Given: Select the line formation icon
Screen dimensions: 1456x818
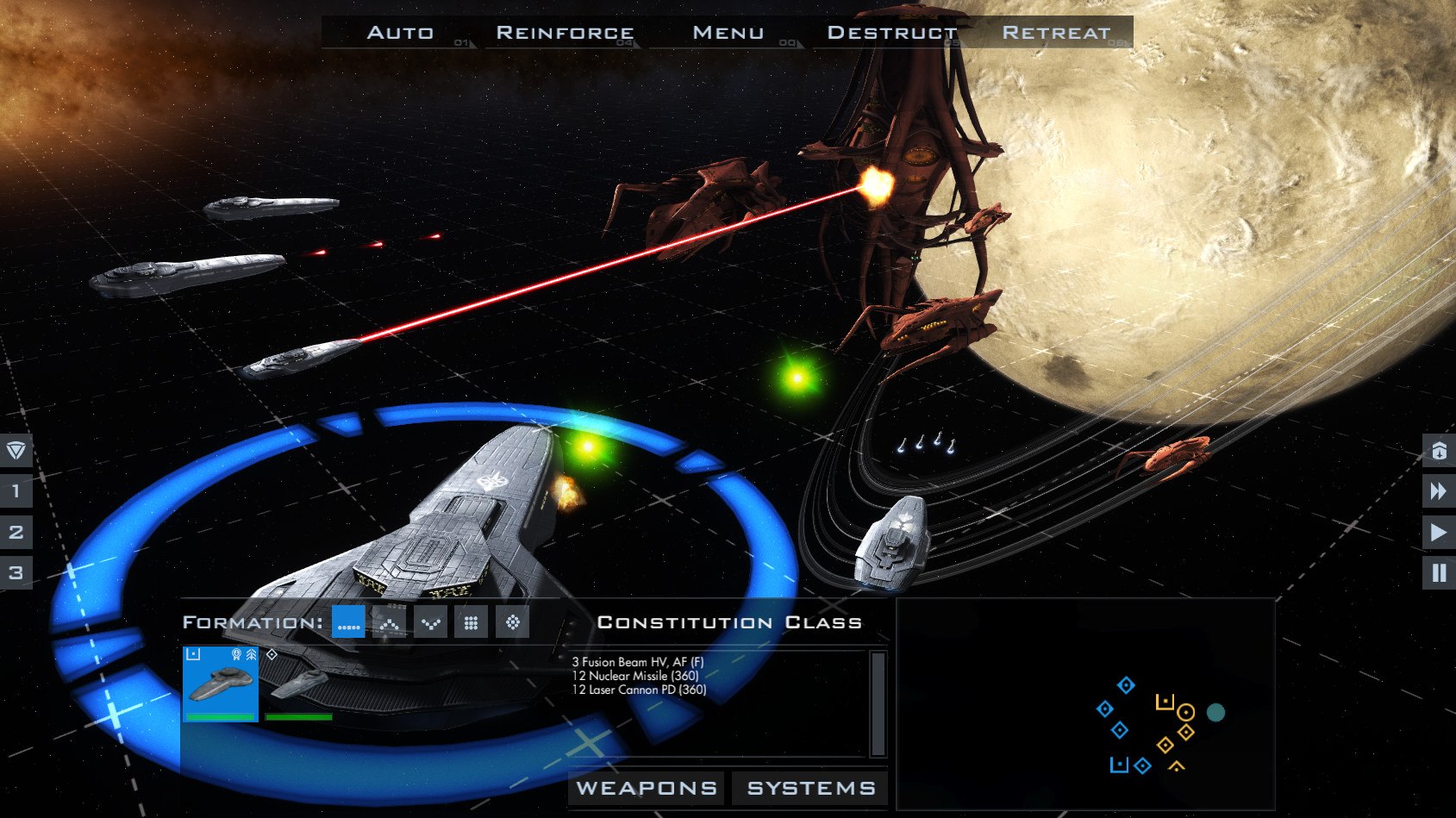Looking at the screenshot, I should tap(348, 622).
